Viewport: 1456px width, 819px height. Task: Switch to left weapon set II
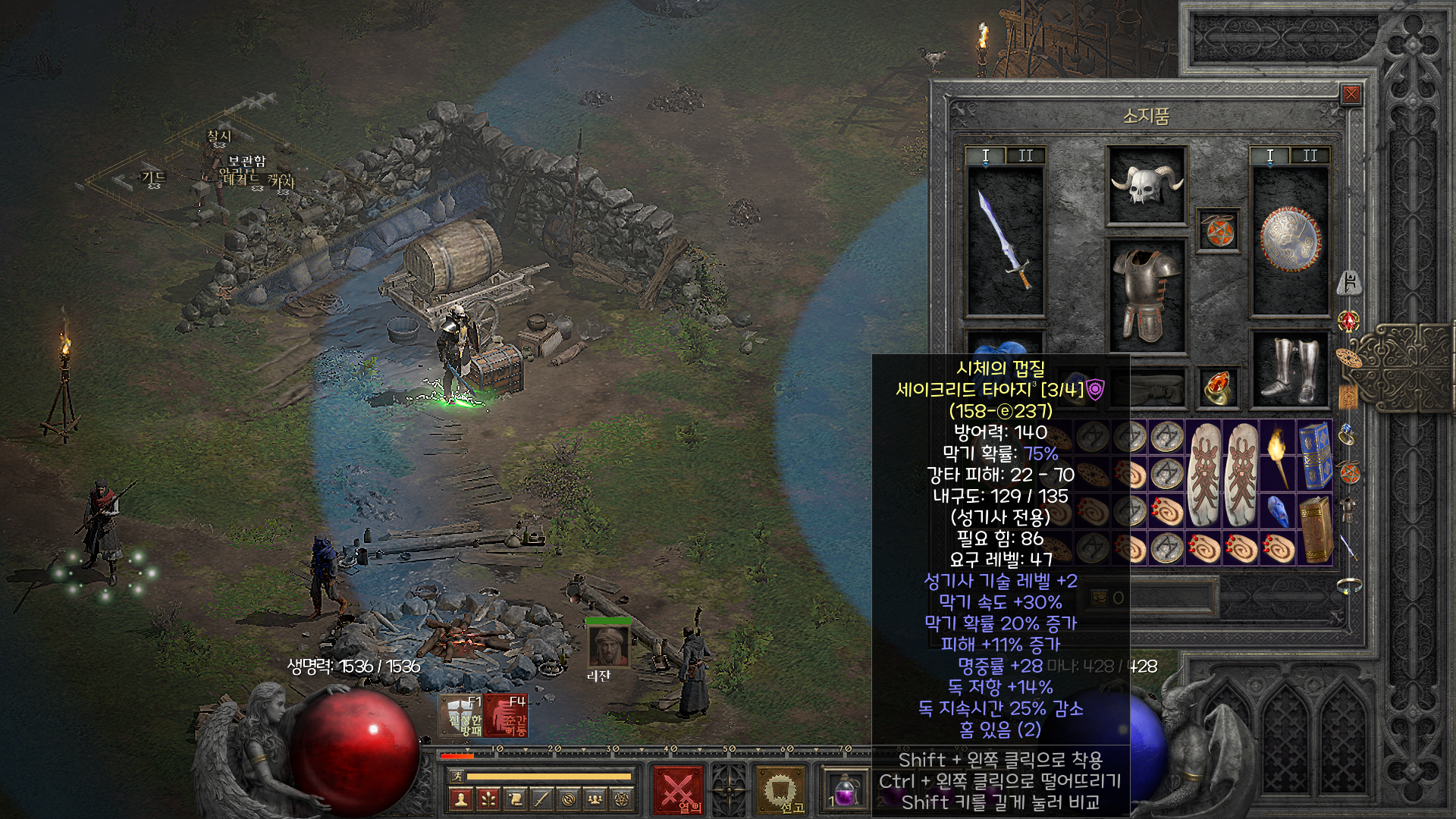[1025, 156]
